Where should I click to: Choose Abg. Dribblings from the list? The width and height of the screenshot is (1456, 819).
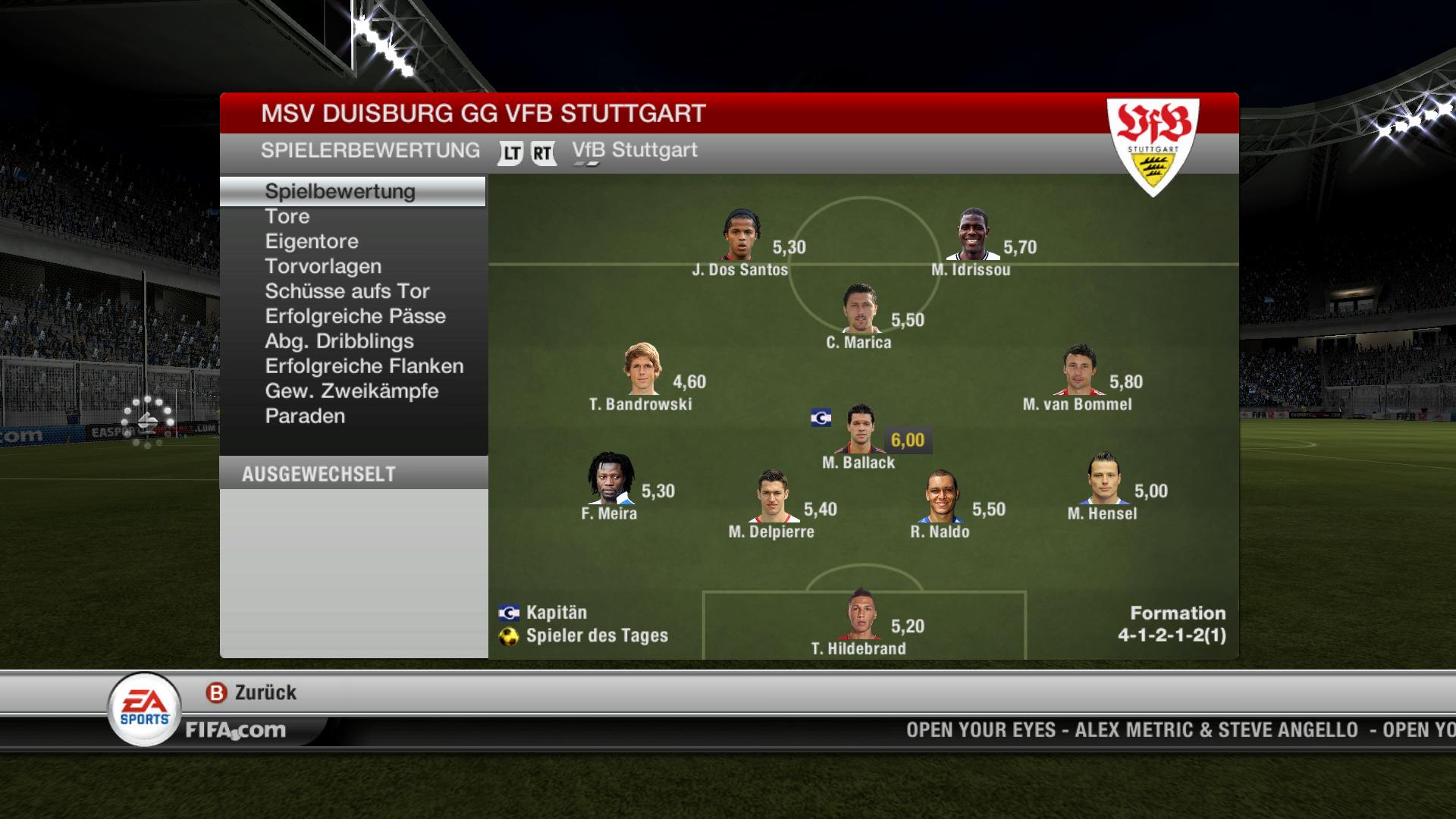339,342
